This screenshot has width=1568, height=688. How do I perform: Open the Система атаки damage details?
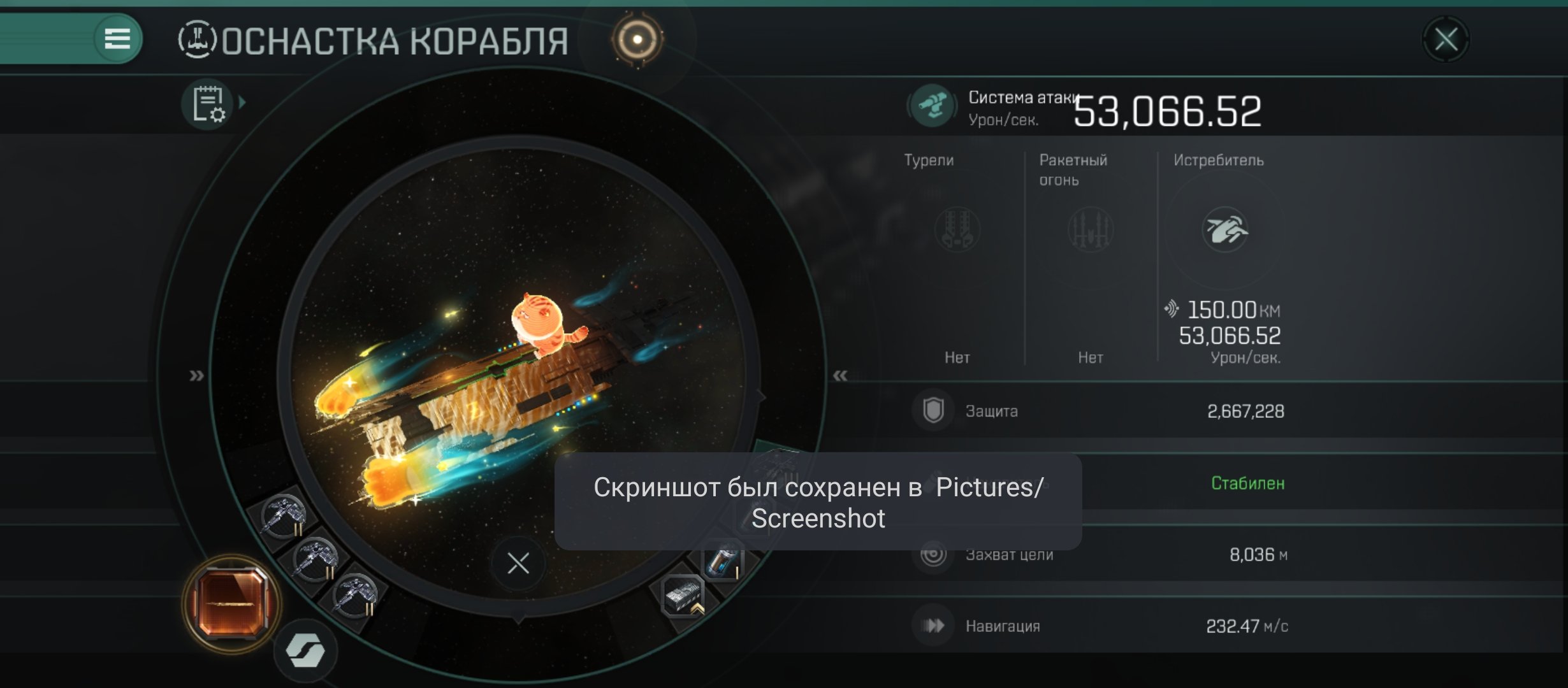click(x=932, y=106)
